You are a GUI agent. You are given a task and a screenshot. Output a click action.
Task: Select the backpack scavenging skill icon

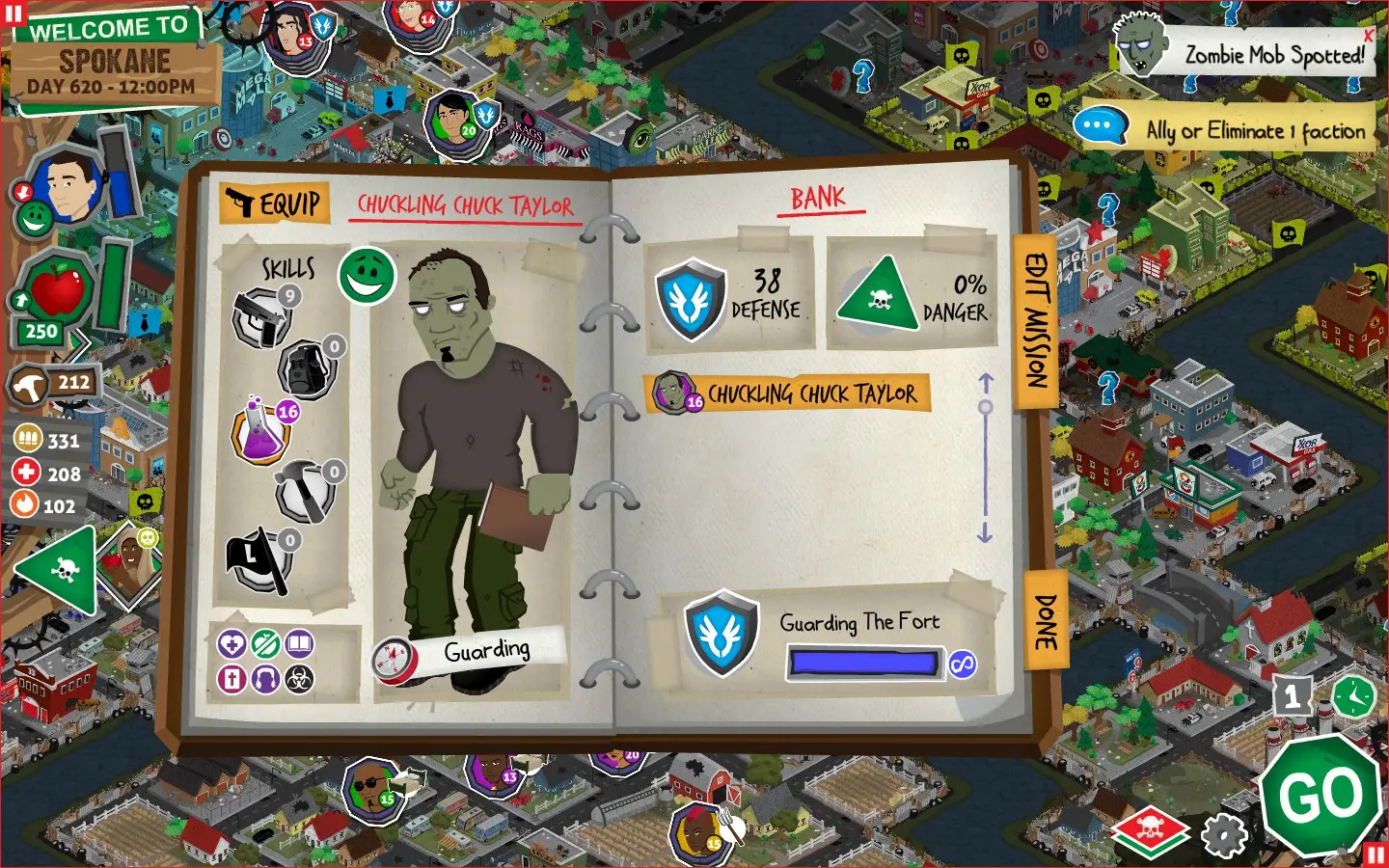pos(308,368)
